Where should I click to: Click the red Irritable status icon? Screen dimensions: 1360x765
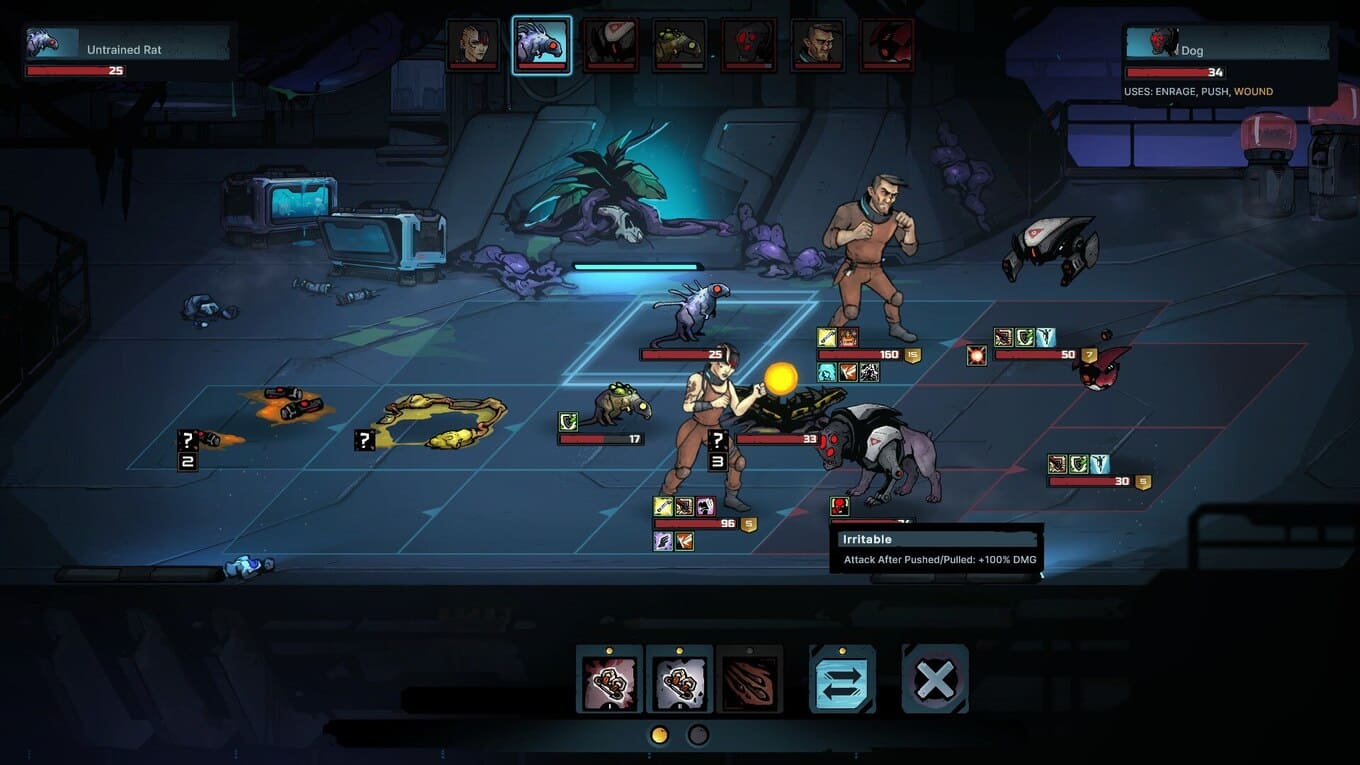(840, 506)
